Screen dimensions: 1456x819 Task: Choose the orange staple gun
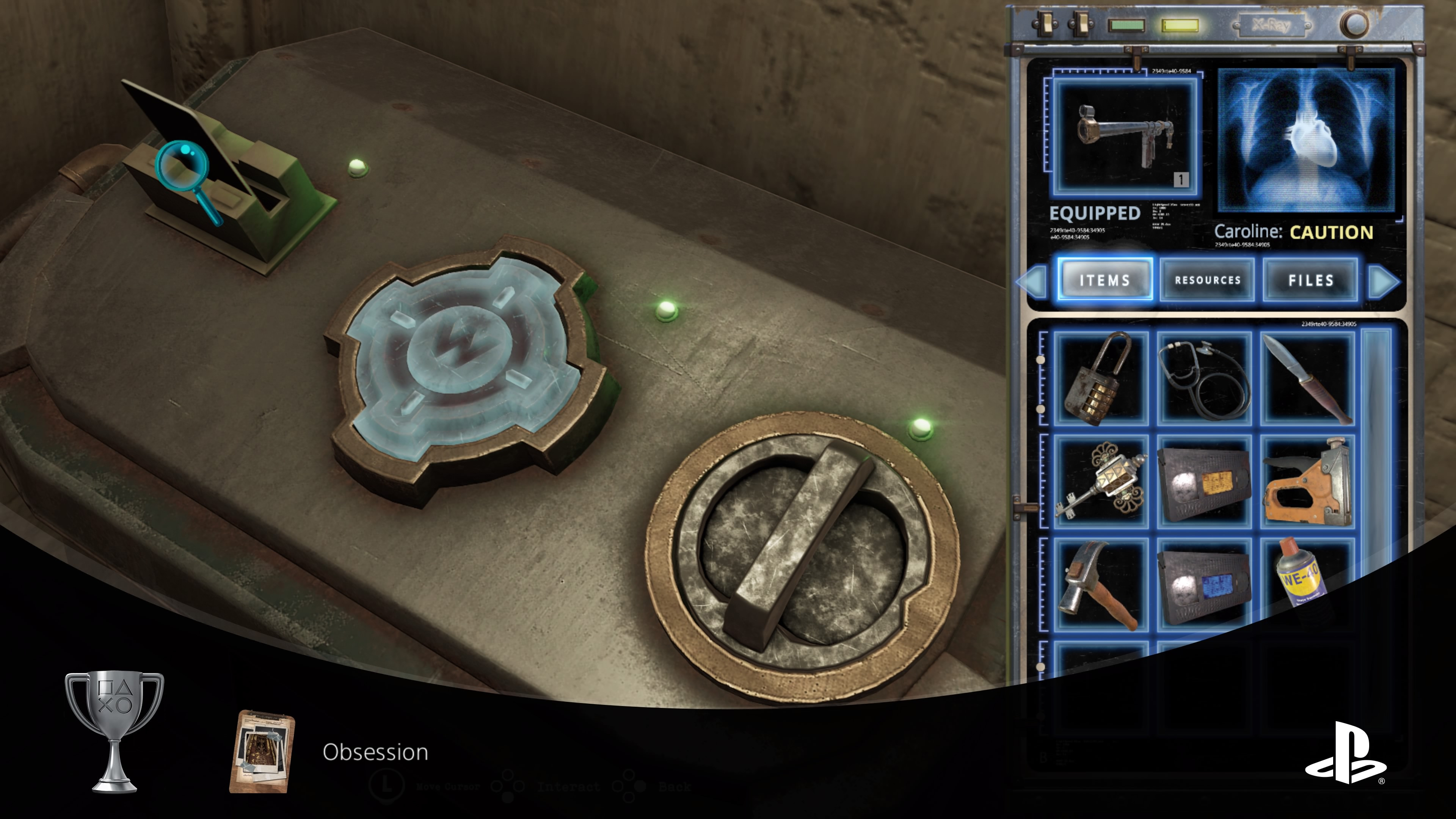(1308, 481)
